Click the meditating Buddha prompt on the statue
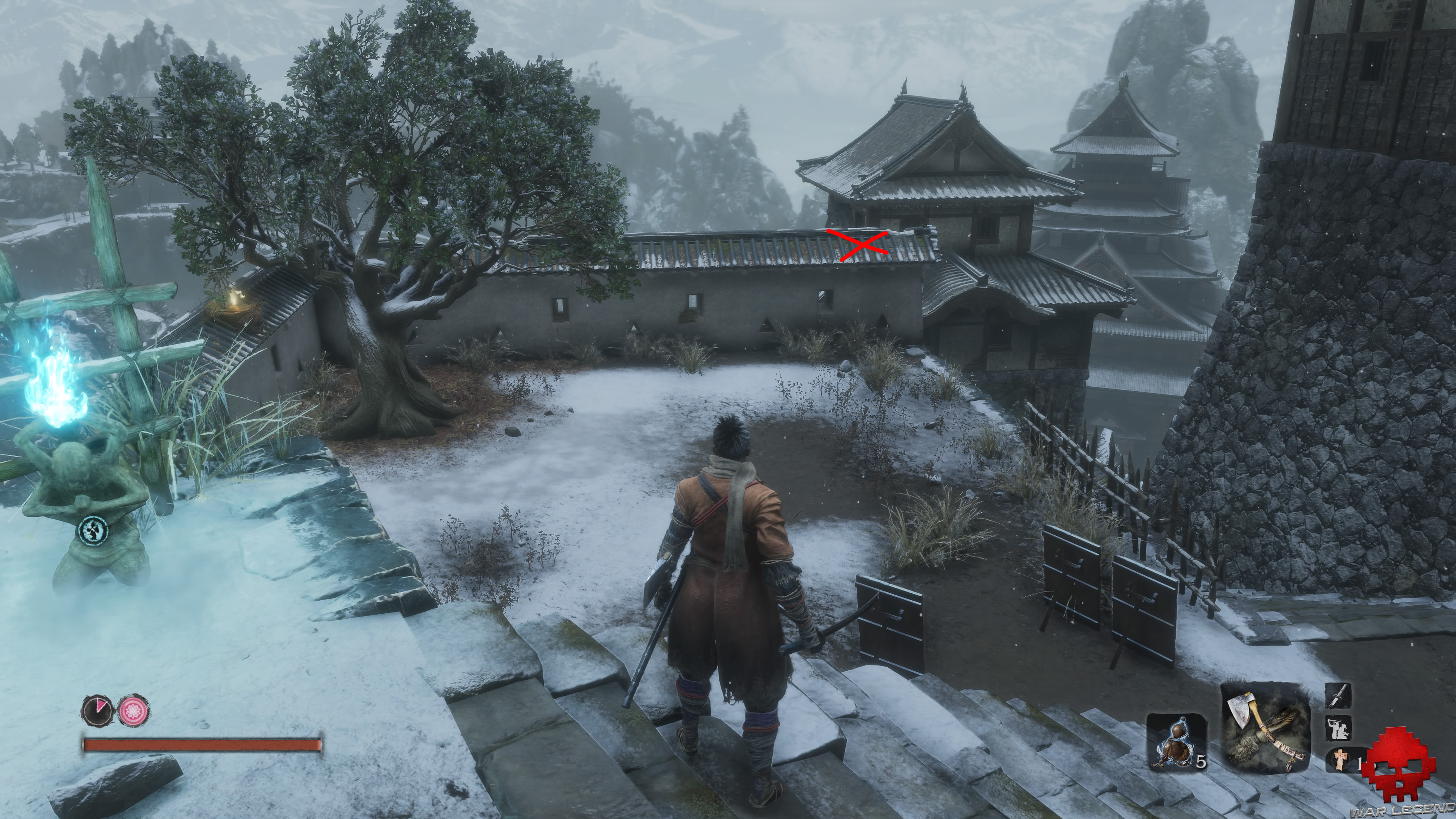 93,531
